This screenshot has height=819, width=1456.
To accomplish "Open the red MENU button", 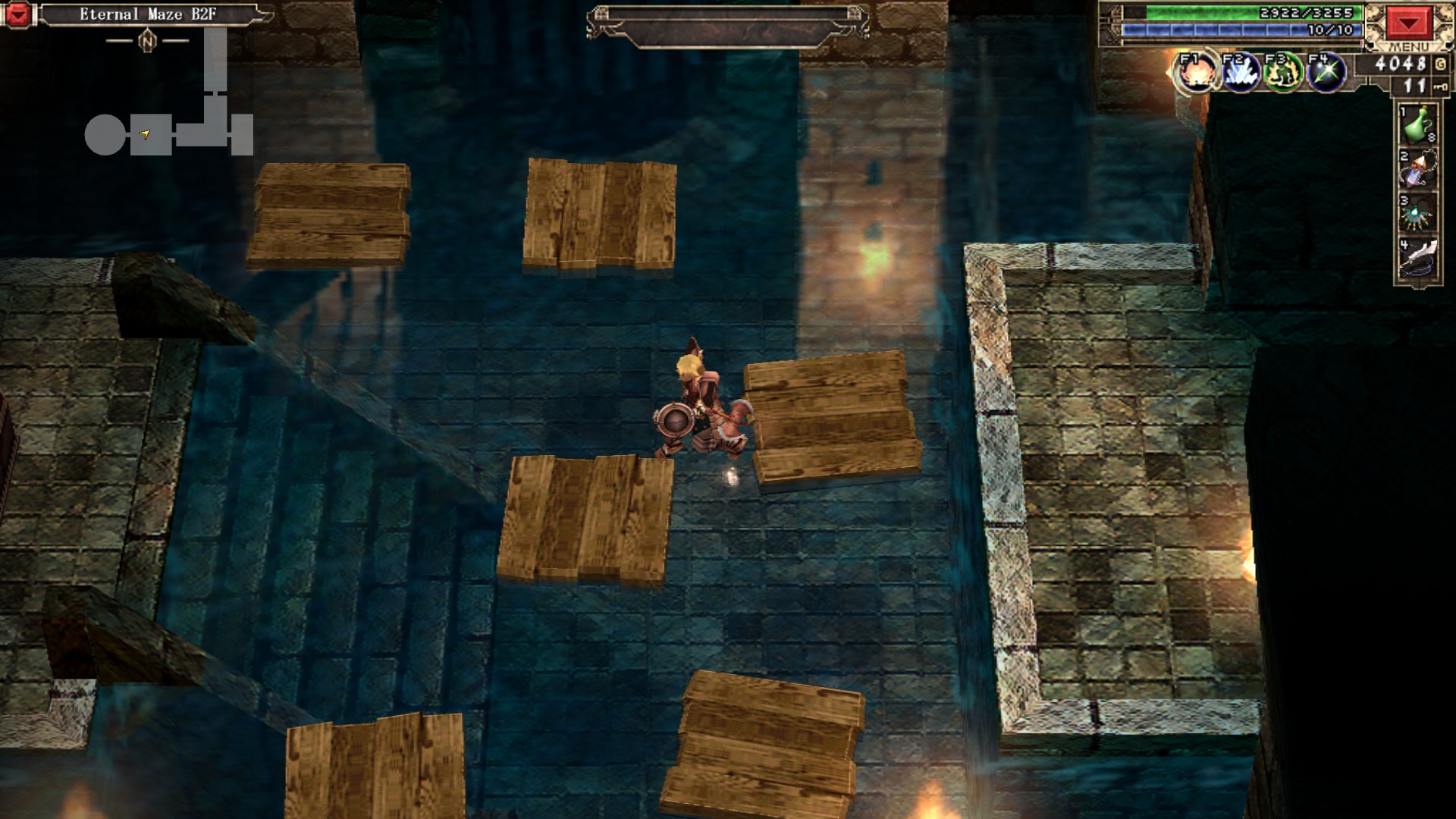I will pos(1408,24).
